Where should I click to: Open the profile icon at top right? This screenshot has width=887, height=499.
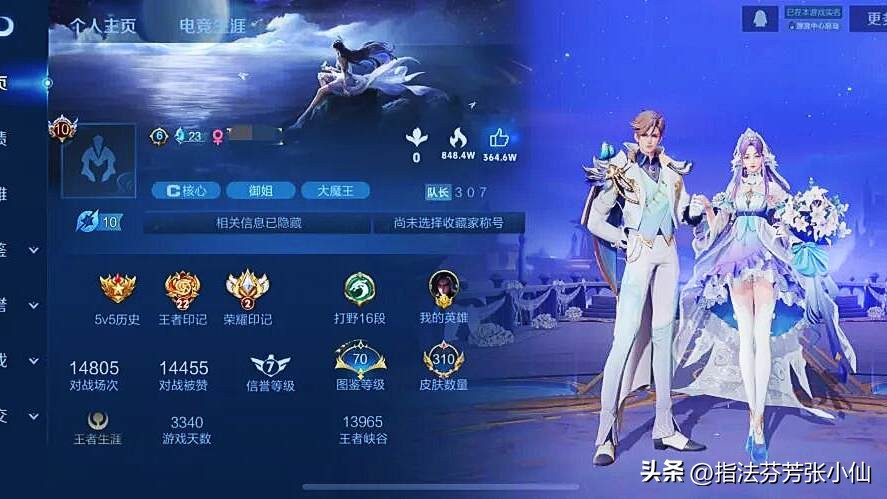(758, 18)
